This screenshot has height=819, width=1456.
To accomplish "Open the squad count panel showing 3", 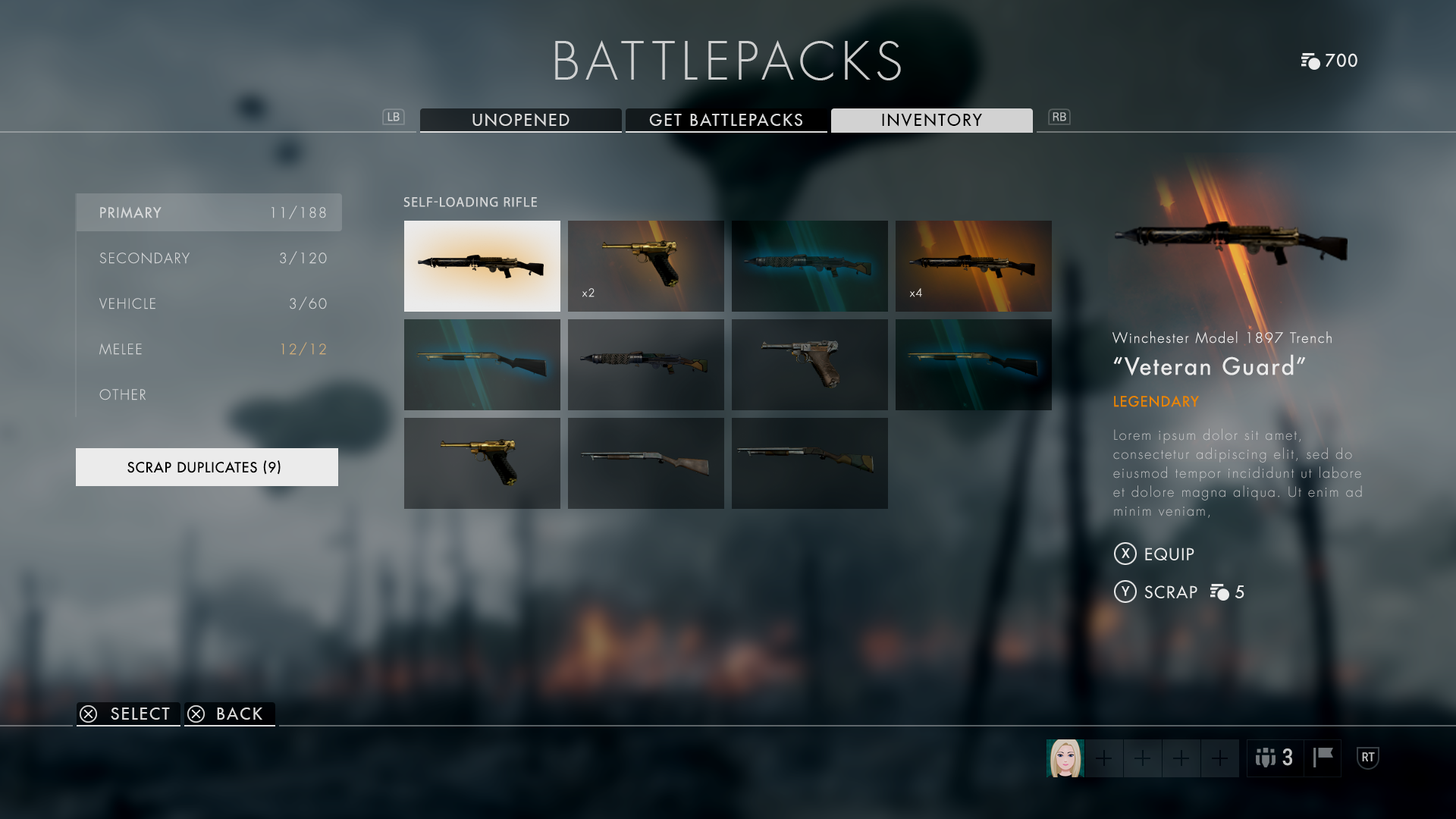I will [1275, 758].
